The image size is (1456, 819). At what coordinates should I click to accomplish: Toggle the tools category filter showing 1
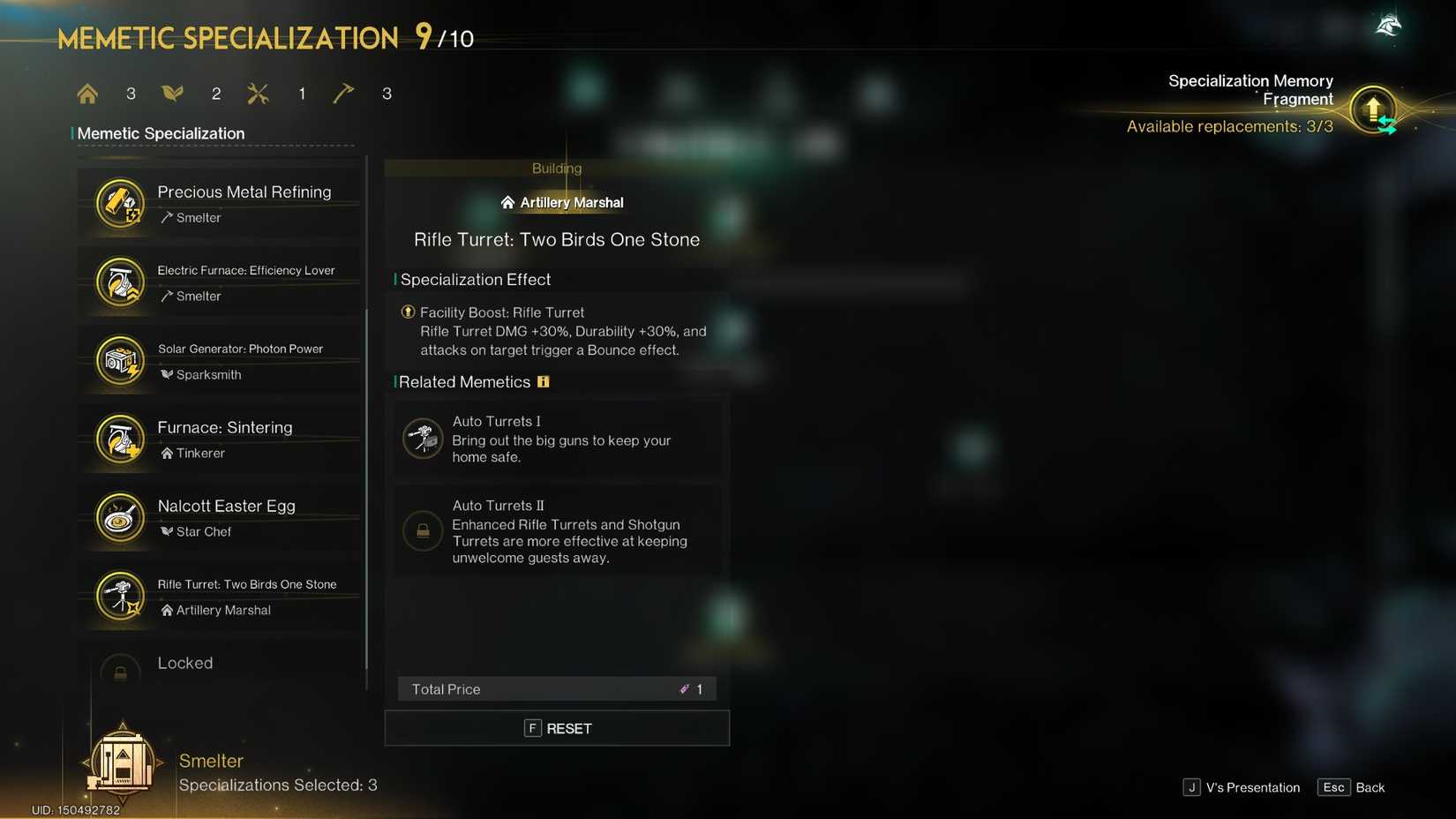point(258,93)
